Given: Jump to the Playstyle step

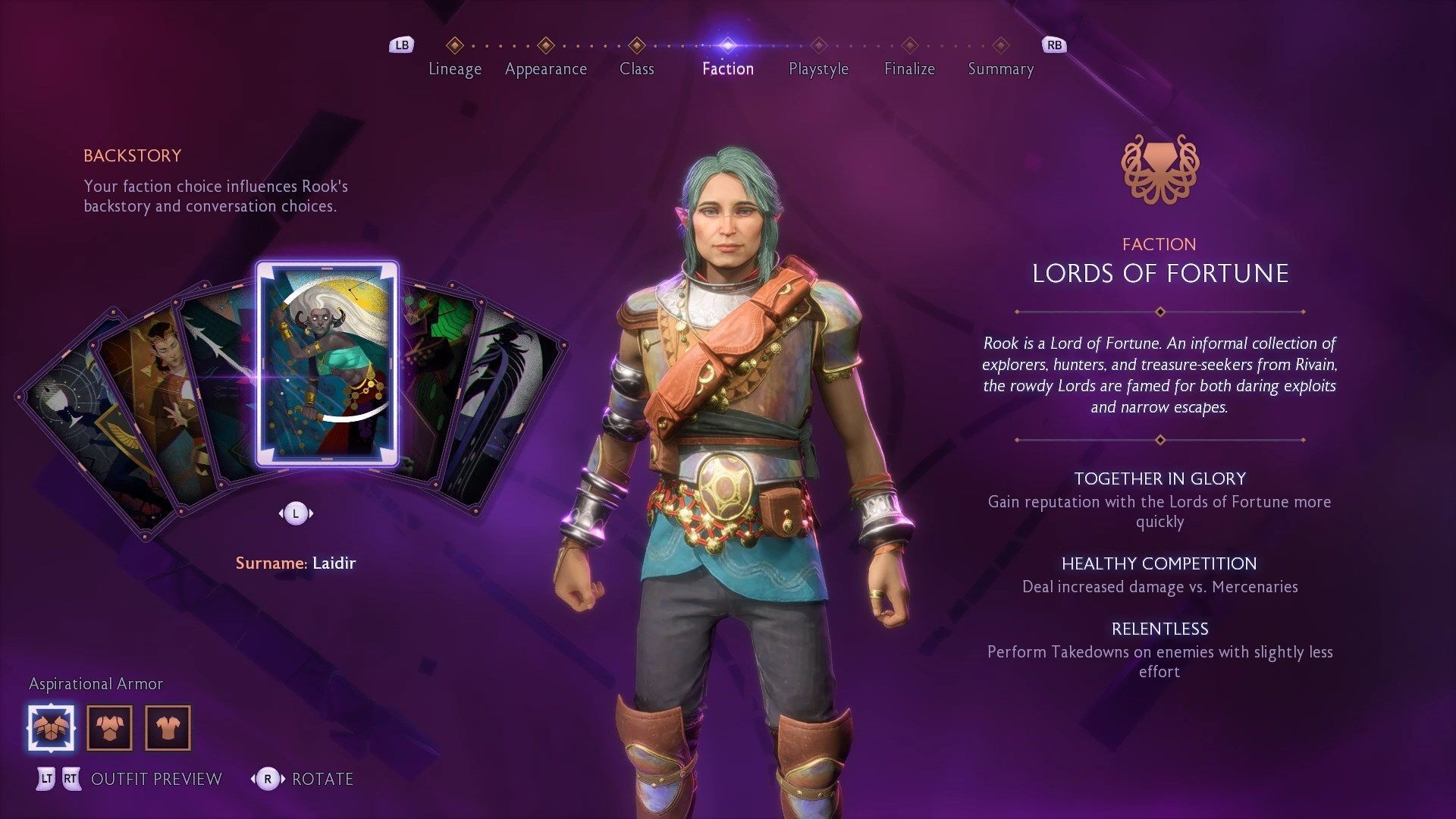Looking at the screenshot, I should [818, 68].
